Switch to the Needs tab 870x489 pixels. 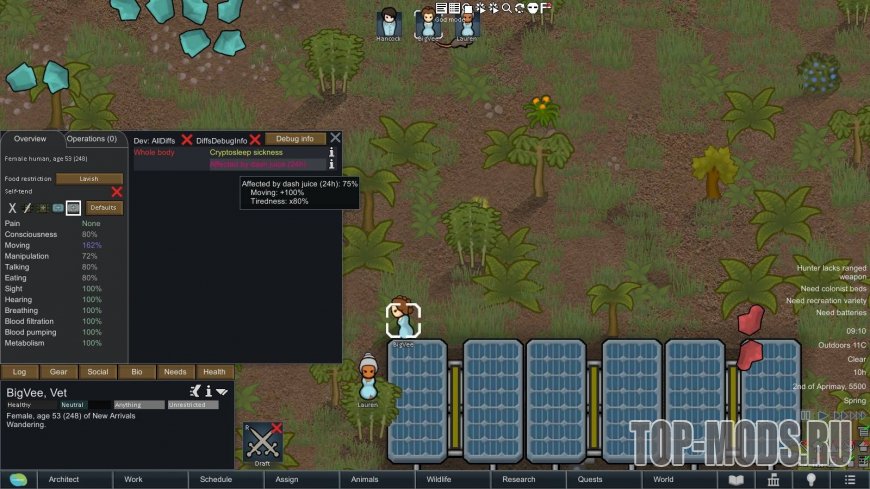pyautogui.click(x=176, y=372)
